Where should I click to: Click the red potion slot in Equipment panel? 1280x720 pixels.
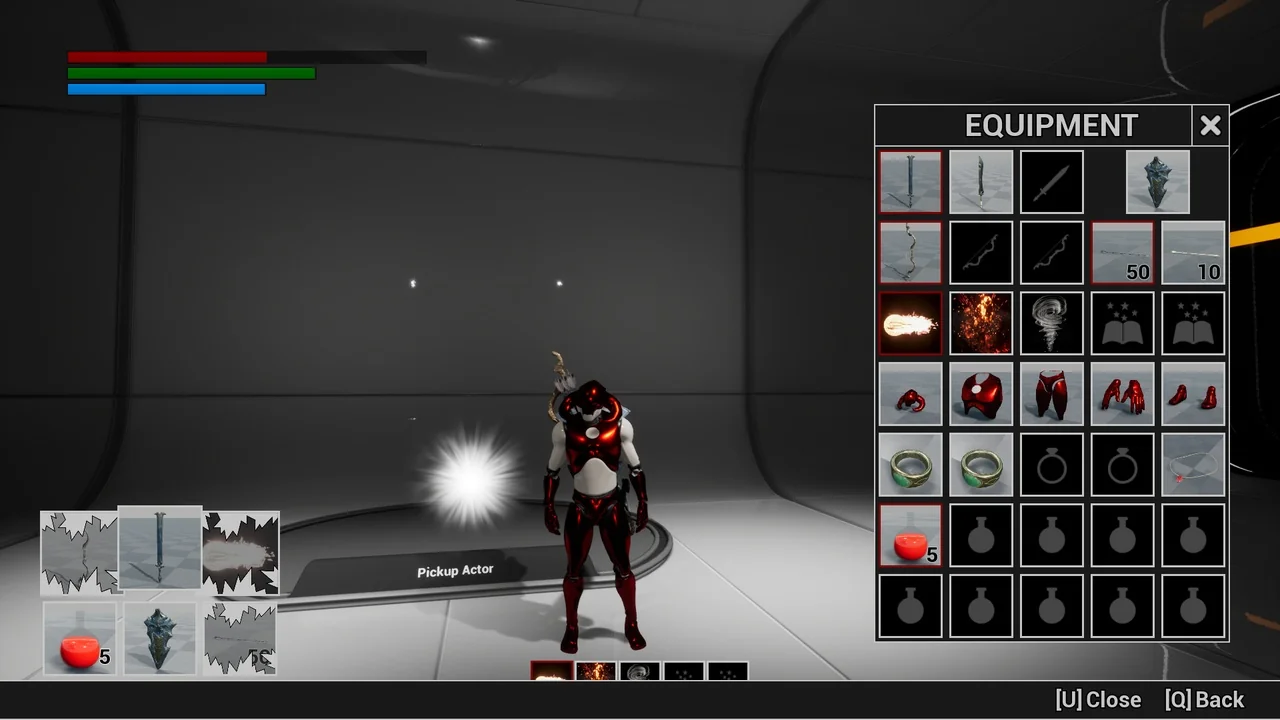[x=911, y=535]
